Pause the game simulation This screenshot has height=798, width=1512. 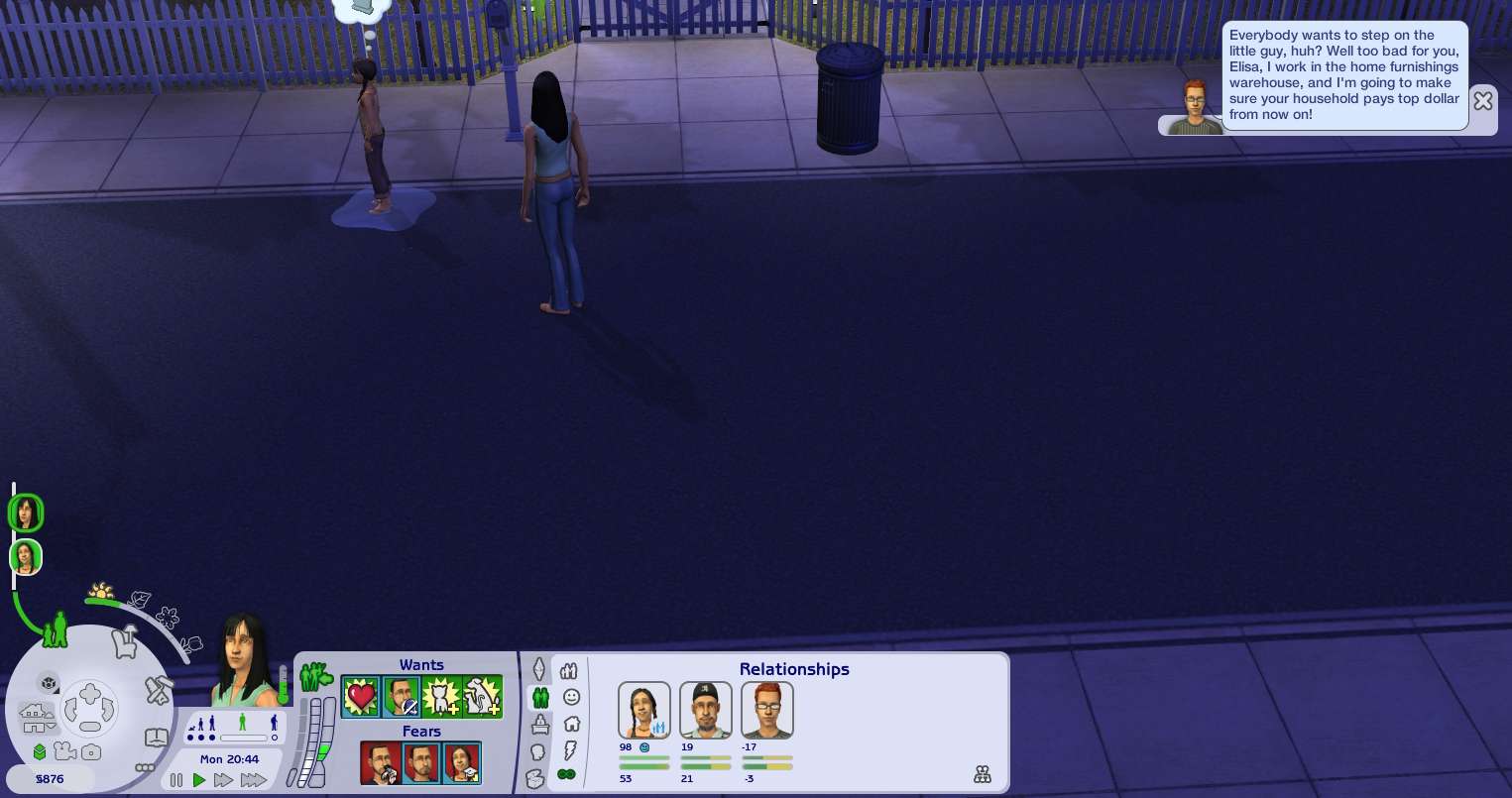(x=176, y=780)
